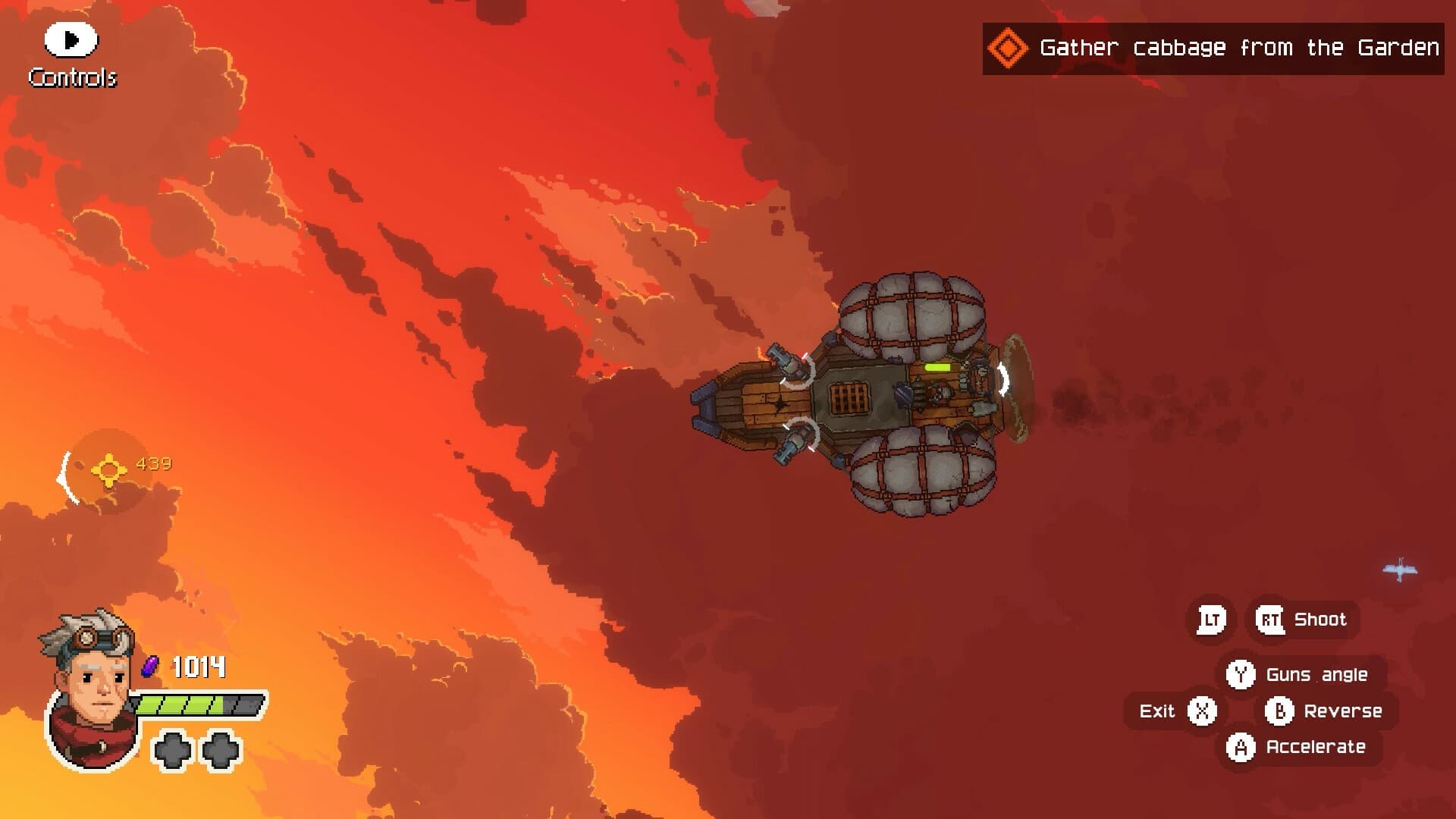Enable Accelerate via the A prompt
Screen dimensions: 1456x819
(1241, 747)
